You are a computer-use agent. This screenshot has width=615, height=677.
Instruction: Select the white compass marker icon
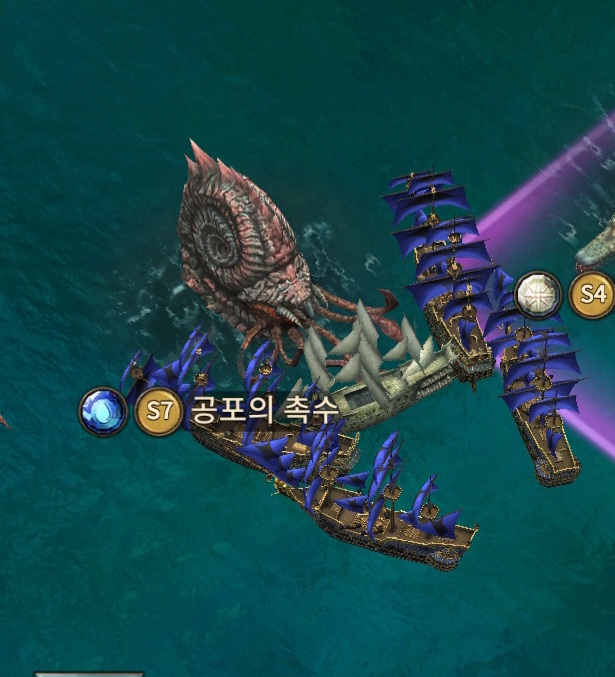[x=538, y=294]
